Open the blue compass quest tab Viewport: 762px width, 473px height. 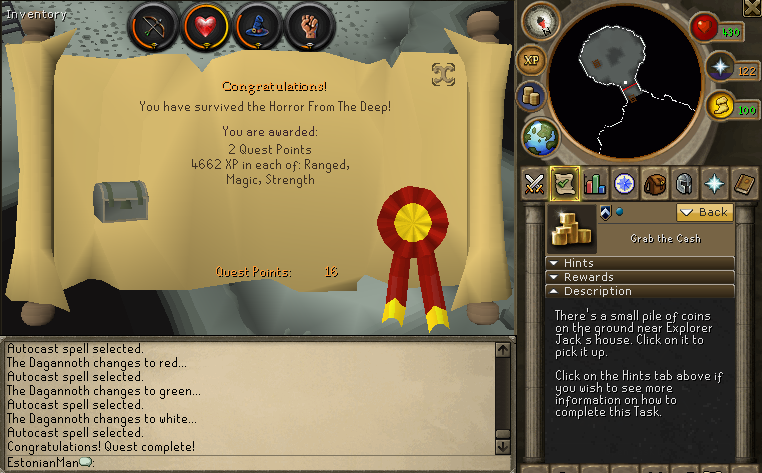coord(625,183)
